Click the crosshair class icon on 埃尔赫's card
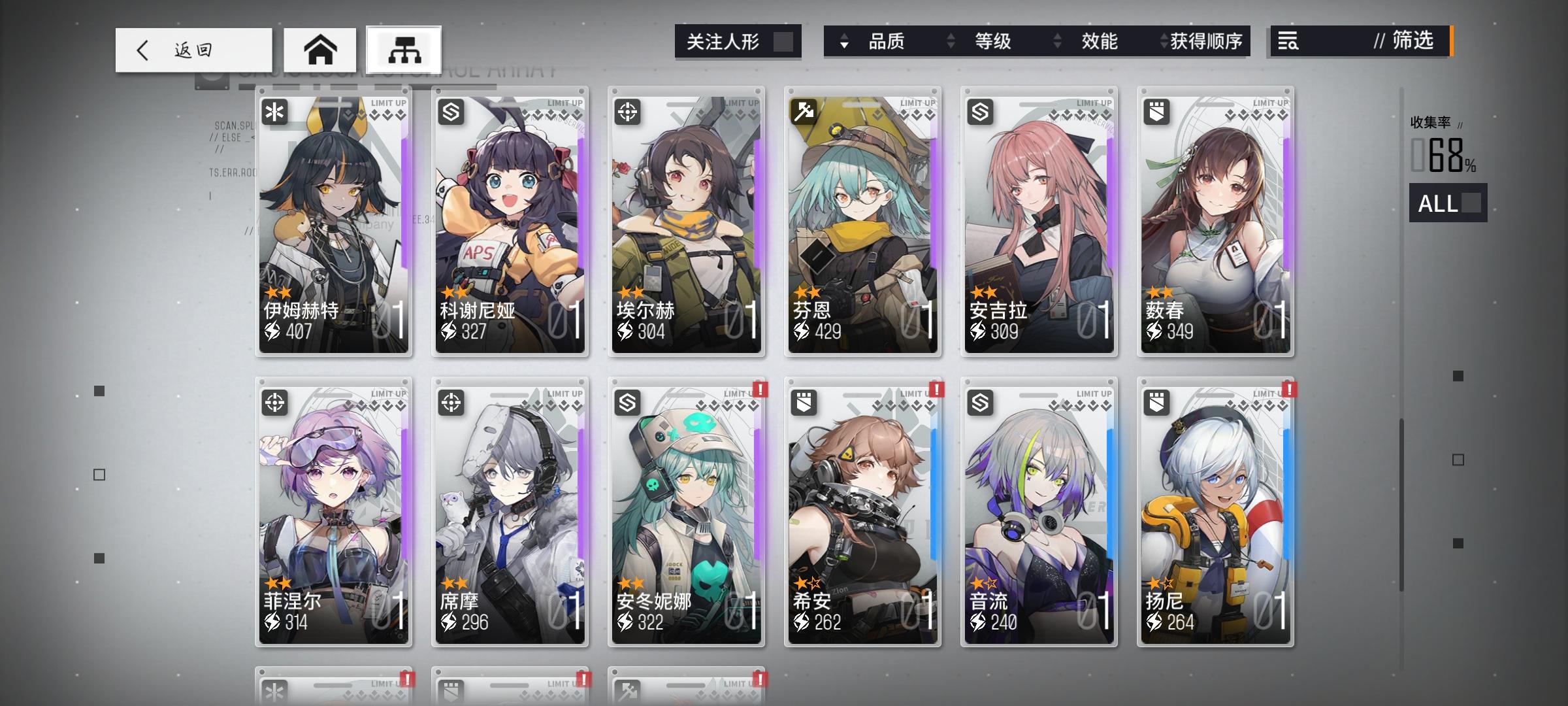 click(629, 112)
